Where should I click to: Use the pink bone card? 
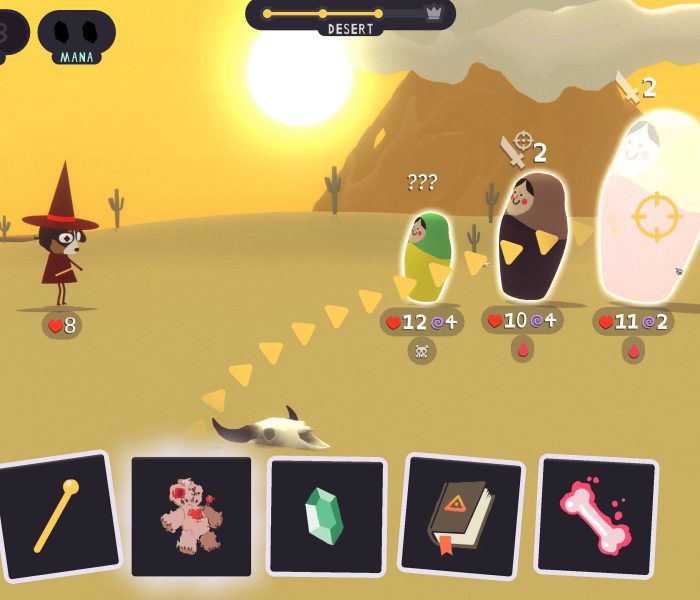(596, 516)
